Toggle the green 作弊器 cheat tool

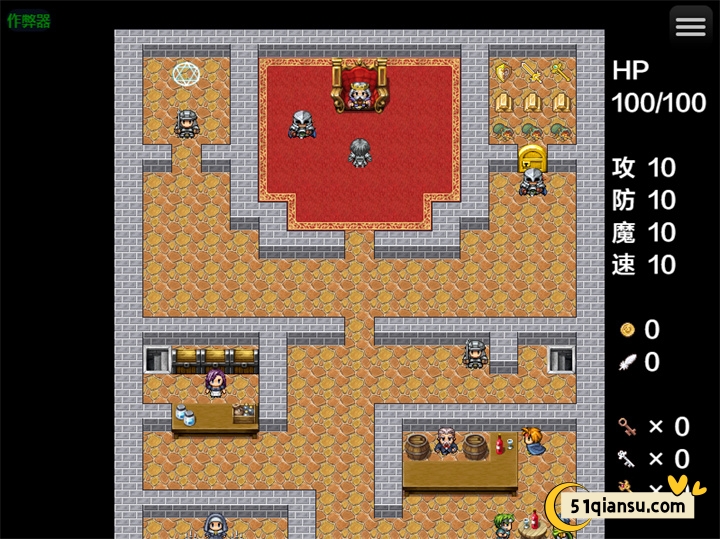[x=29, y=20]
